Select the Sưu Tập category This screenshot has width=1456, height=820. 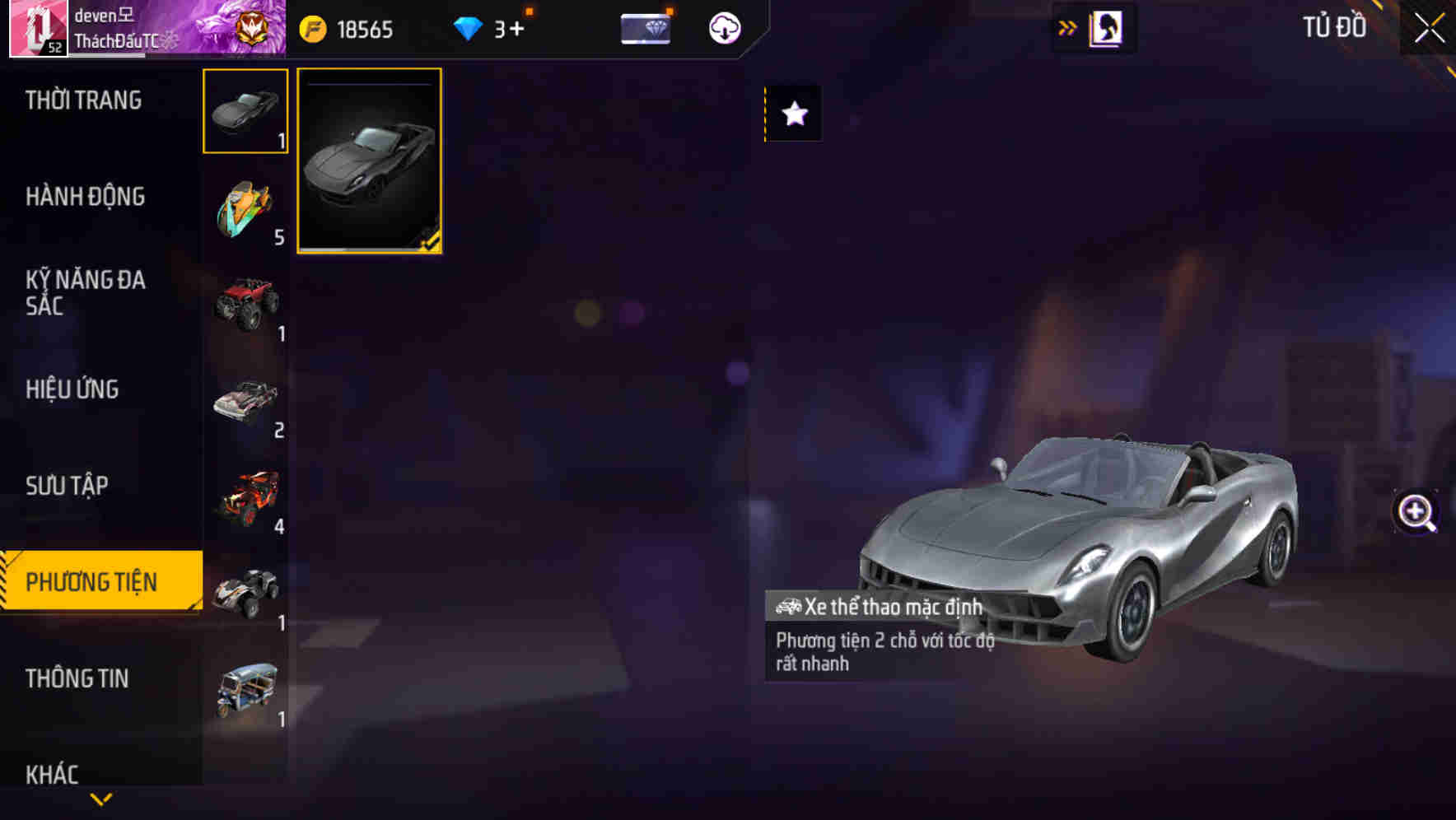(x=68, y=486)
